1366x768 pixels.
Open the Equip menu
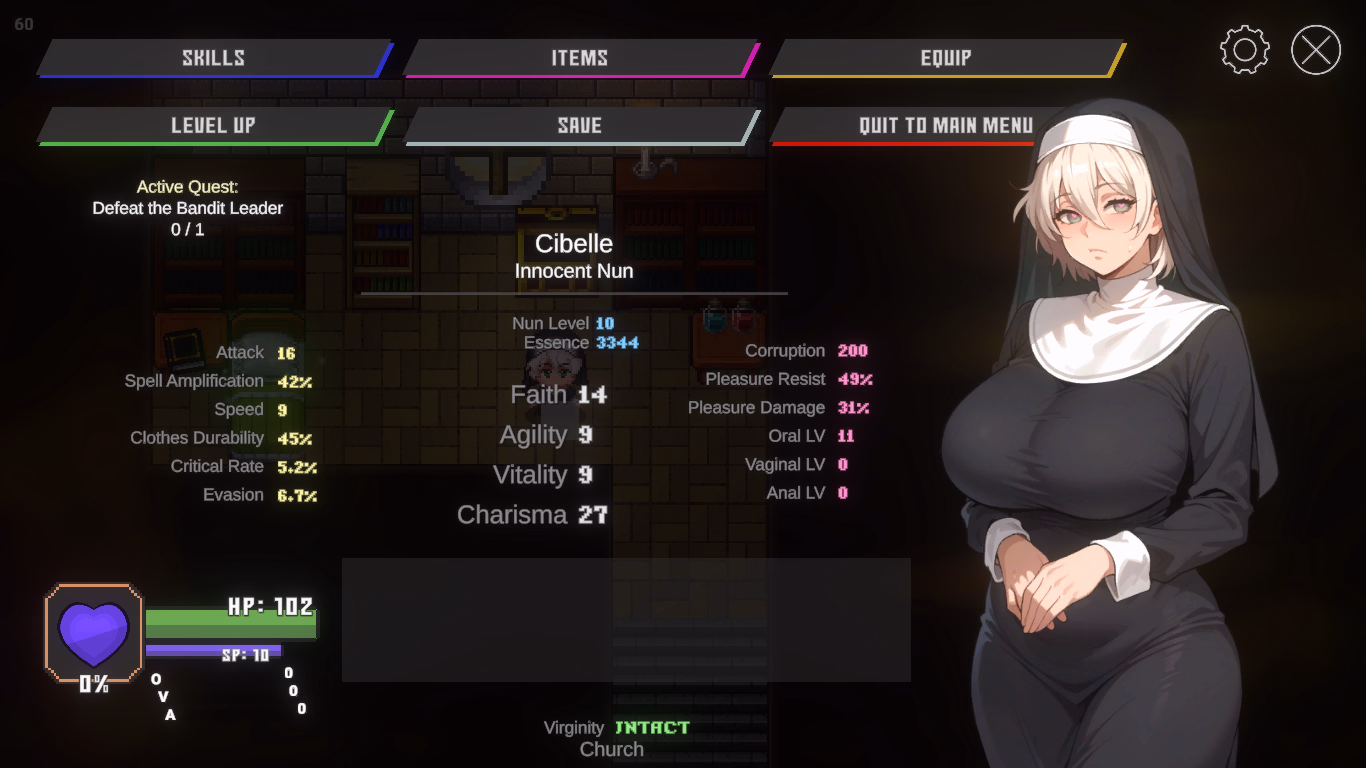coord(948,57)
